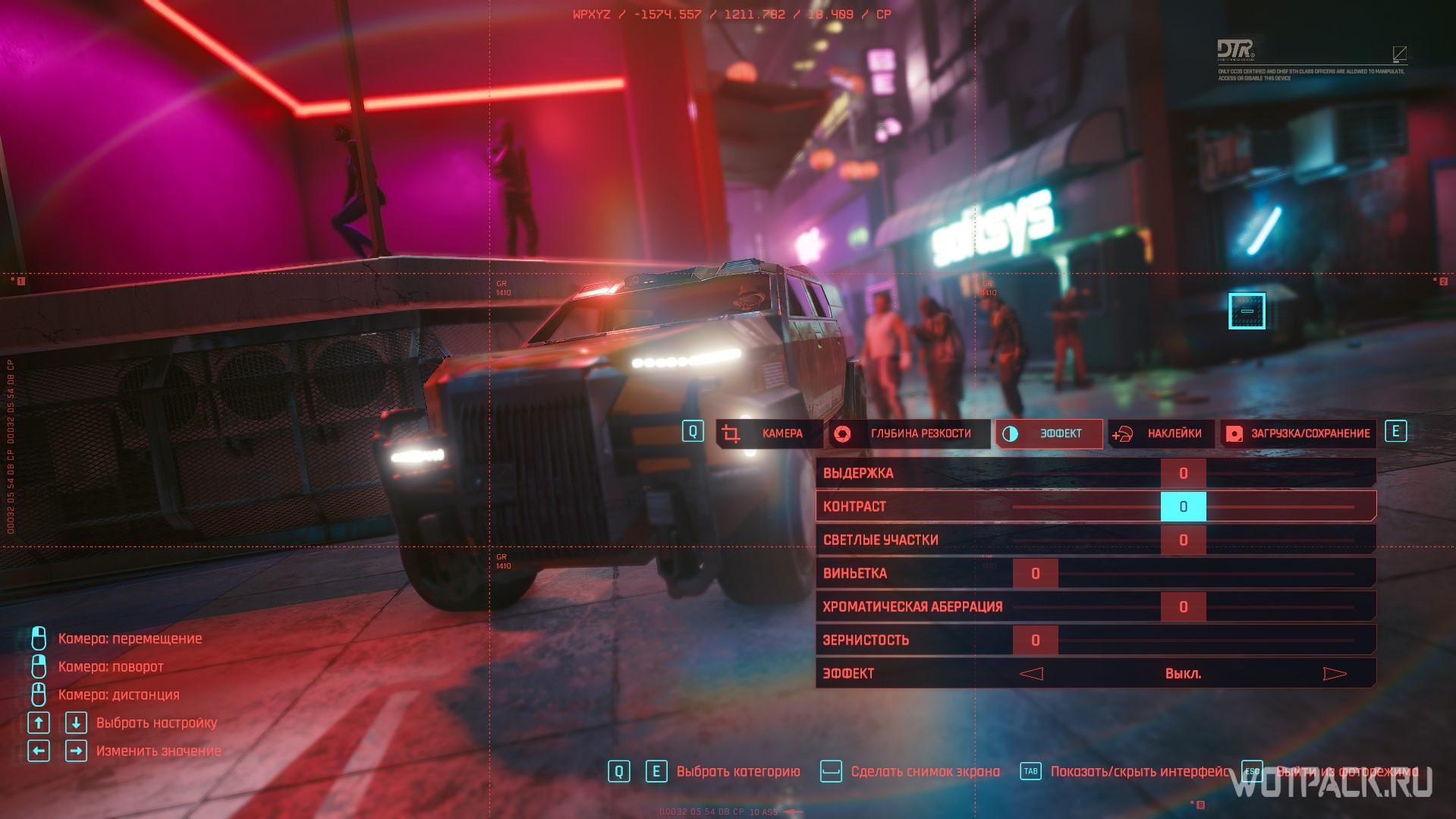
Task: Adjust the Хроматическая аберрация slider
Action: click(1183, 606)
